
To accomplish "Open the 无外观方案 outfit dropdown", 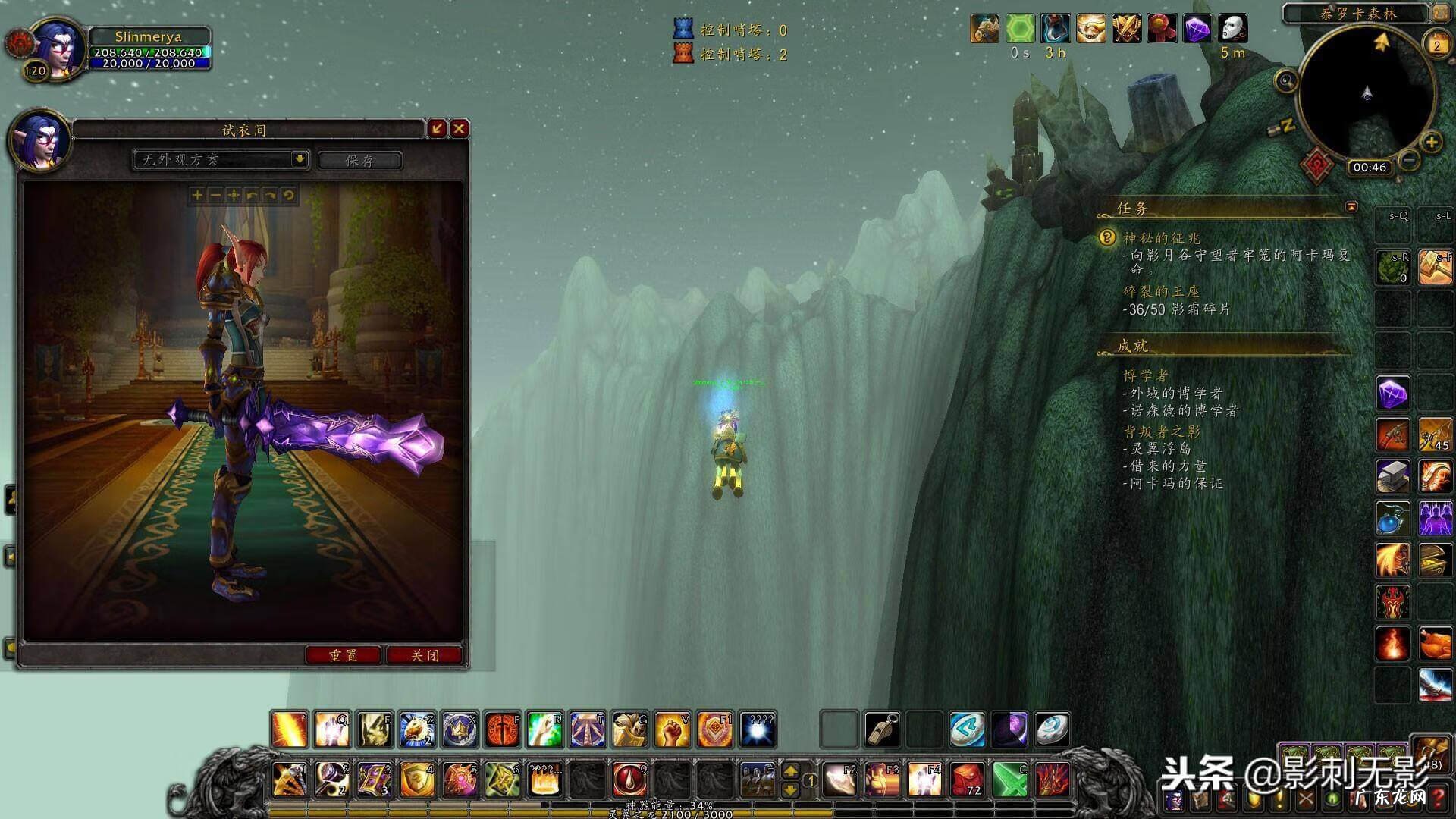I will coord(300,159).
